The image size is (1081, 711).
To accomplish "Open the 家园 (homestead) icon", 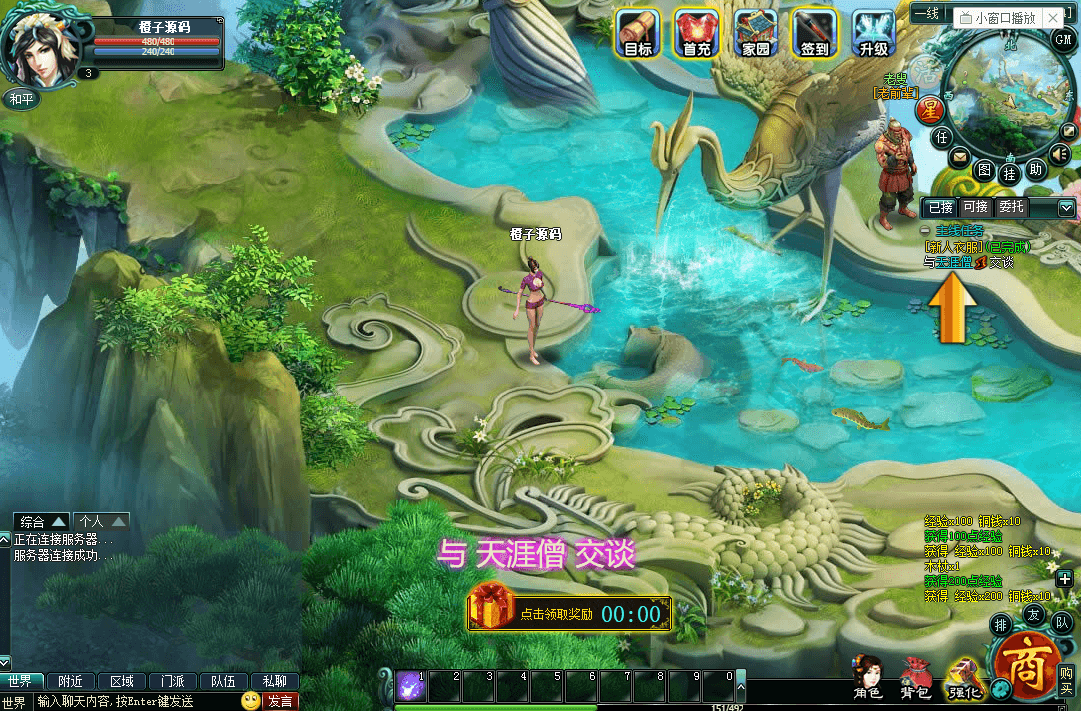I will [x=756, y=33].
